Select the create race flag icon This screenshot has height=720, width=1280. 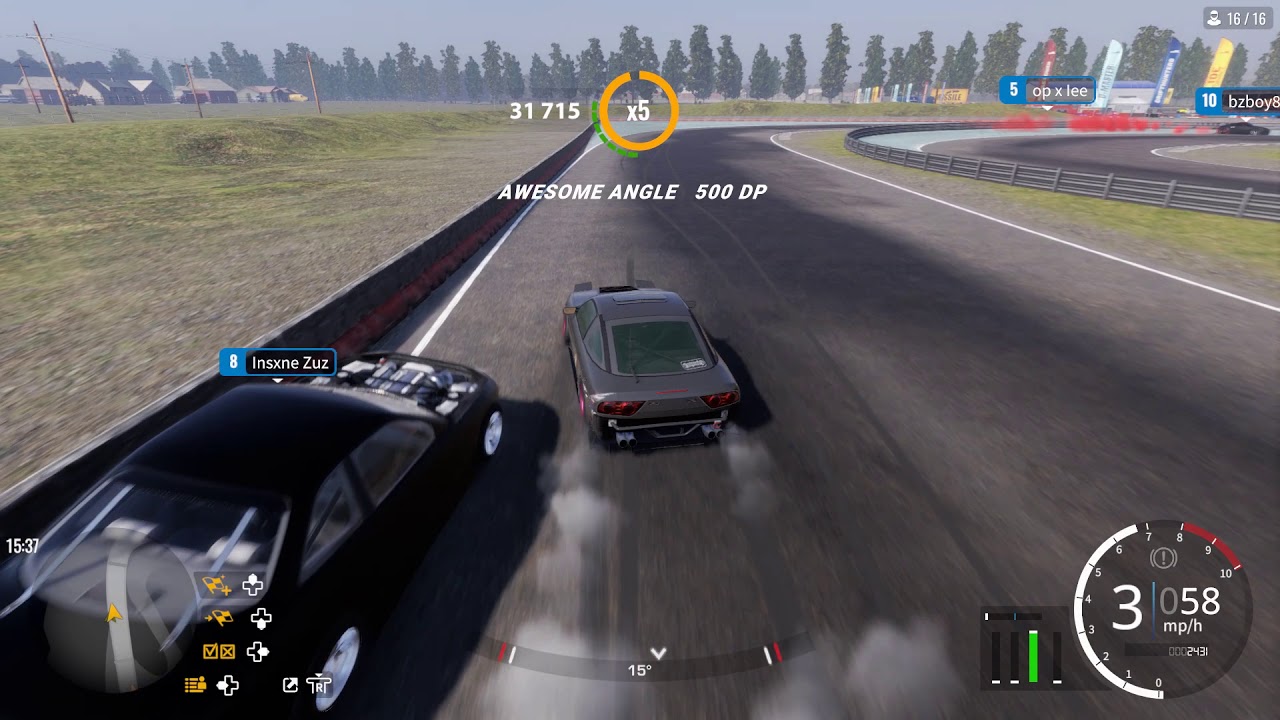(217, 585)
